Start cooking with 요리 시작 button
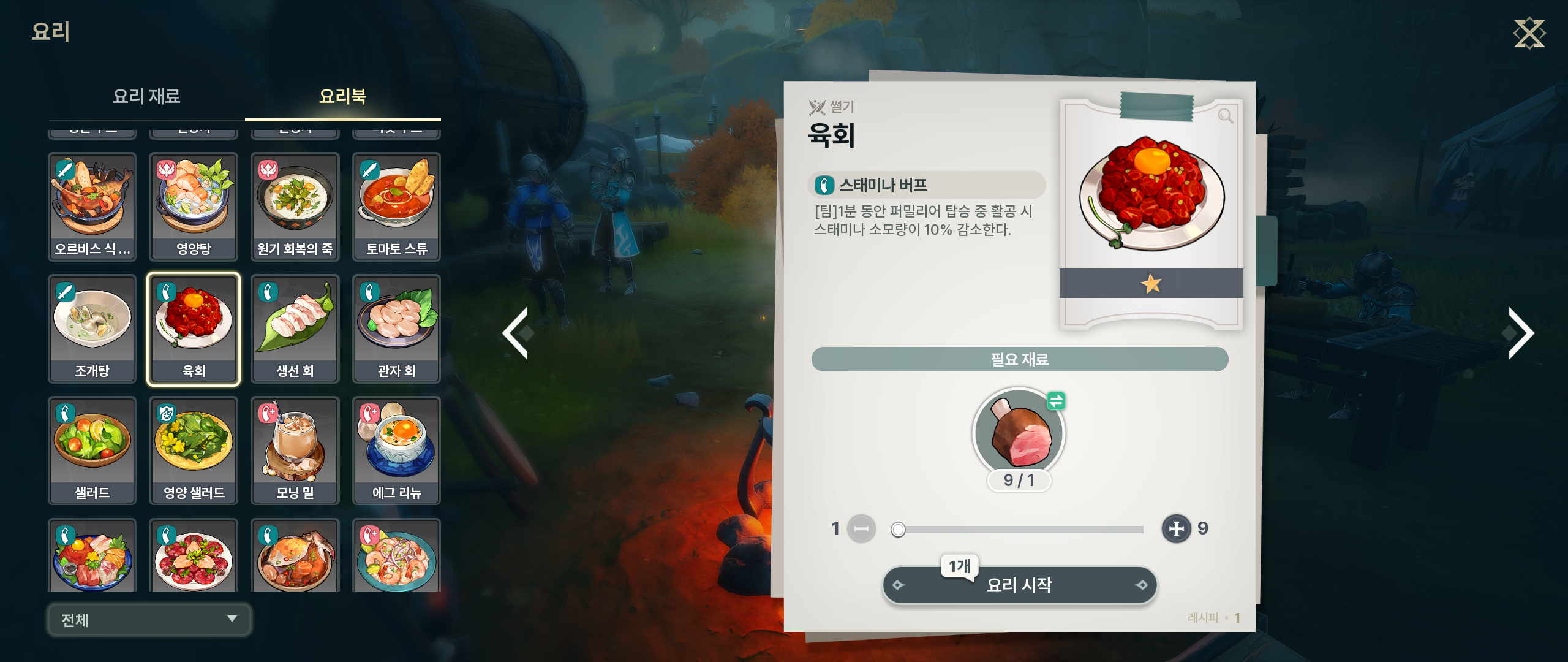The width and height of the screenshot is (1568, 662). (x=1019, y=585)
